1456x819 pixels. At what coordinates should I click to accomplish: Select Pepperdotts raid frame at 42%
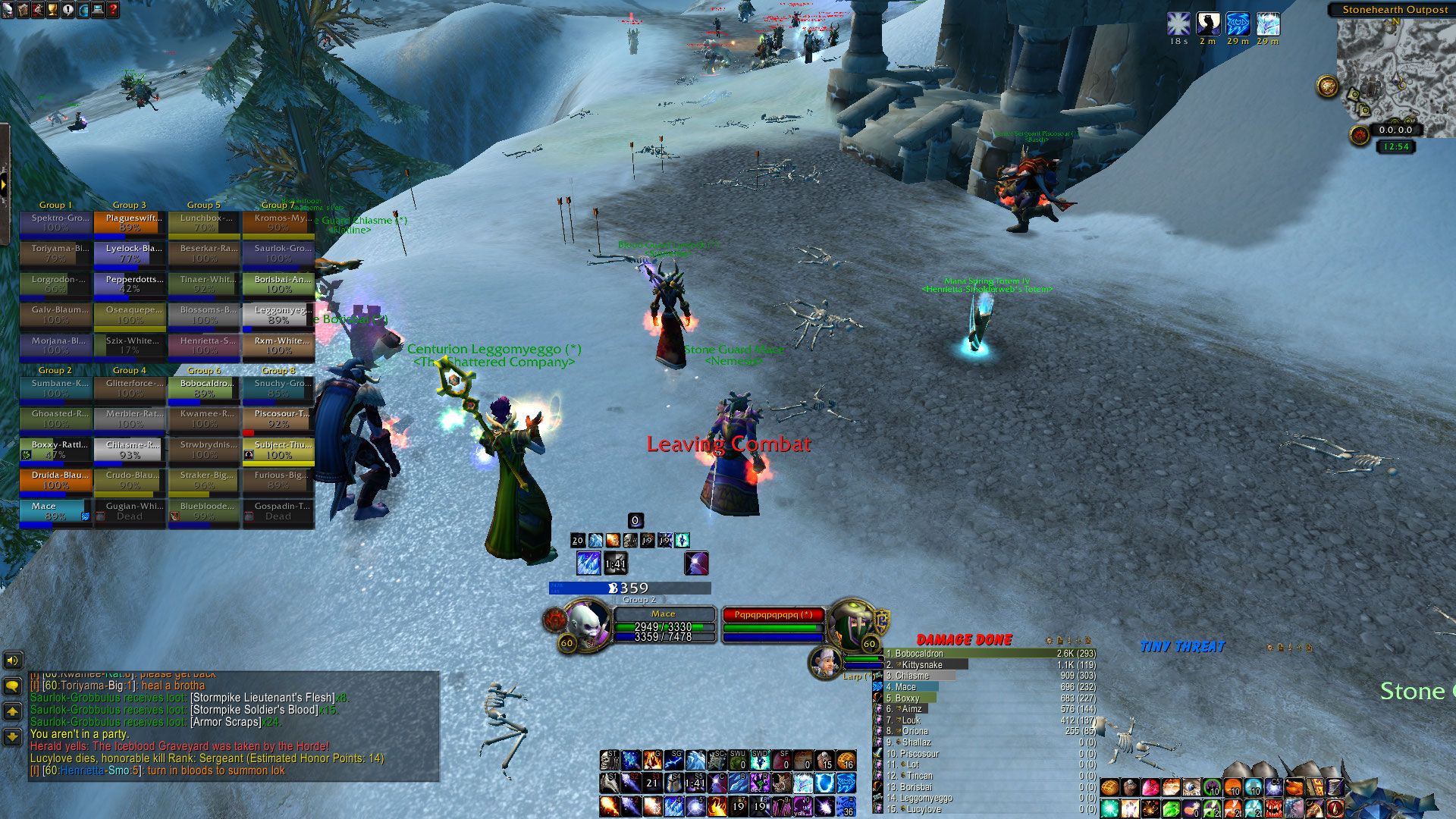130,284
